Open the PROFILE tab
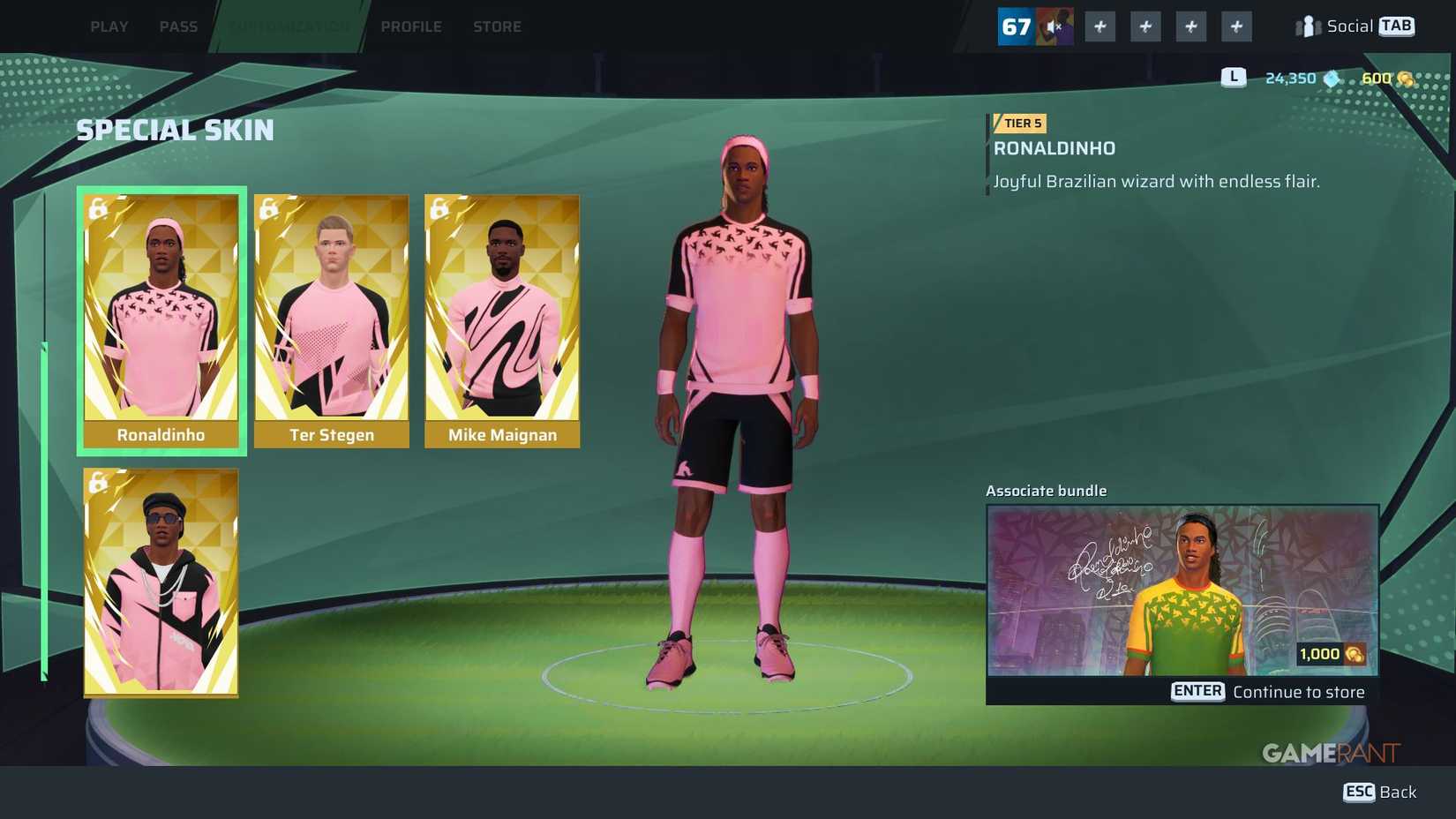This screenshot has height=819, width=1456. [411, 26]
